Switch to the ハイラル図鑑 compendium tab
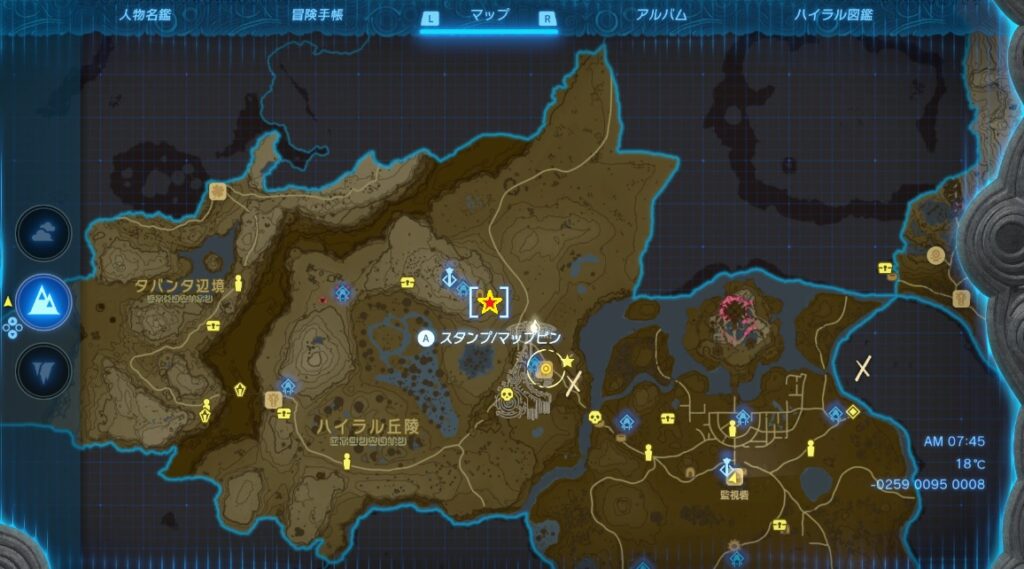 coord(834,15)
